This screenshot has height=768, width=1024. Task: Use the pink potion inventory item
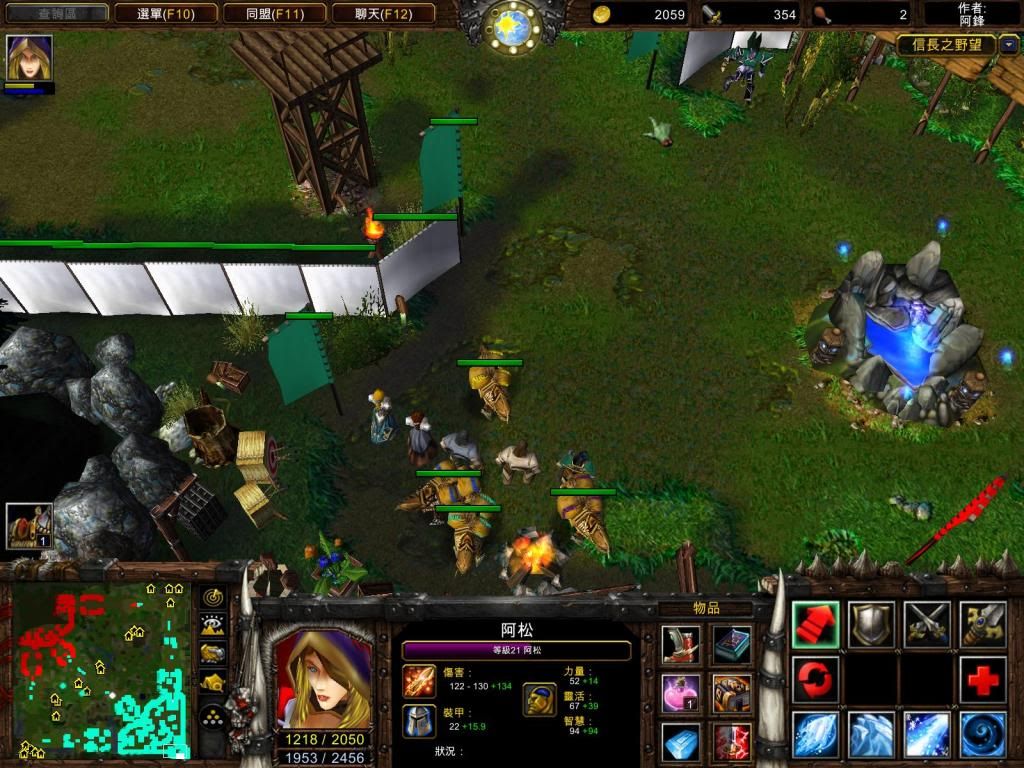[x=680, y=692]
